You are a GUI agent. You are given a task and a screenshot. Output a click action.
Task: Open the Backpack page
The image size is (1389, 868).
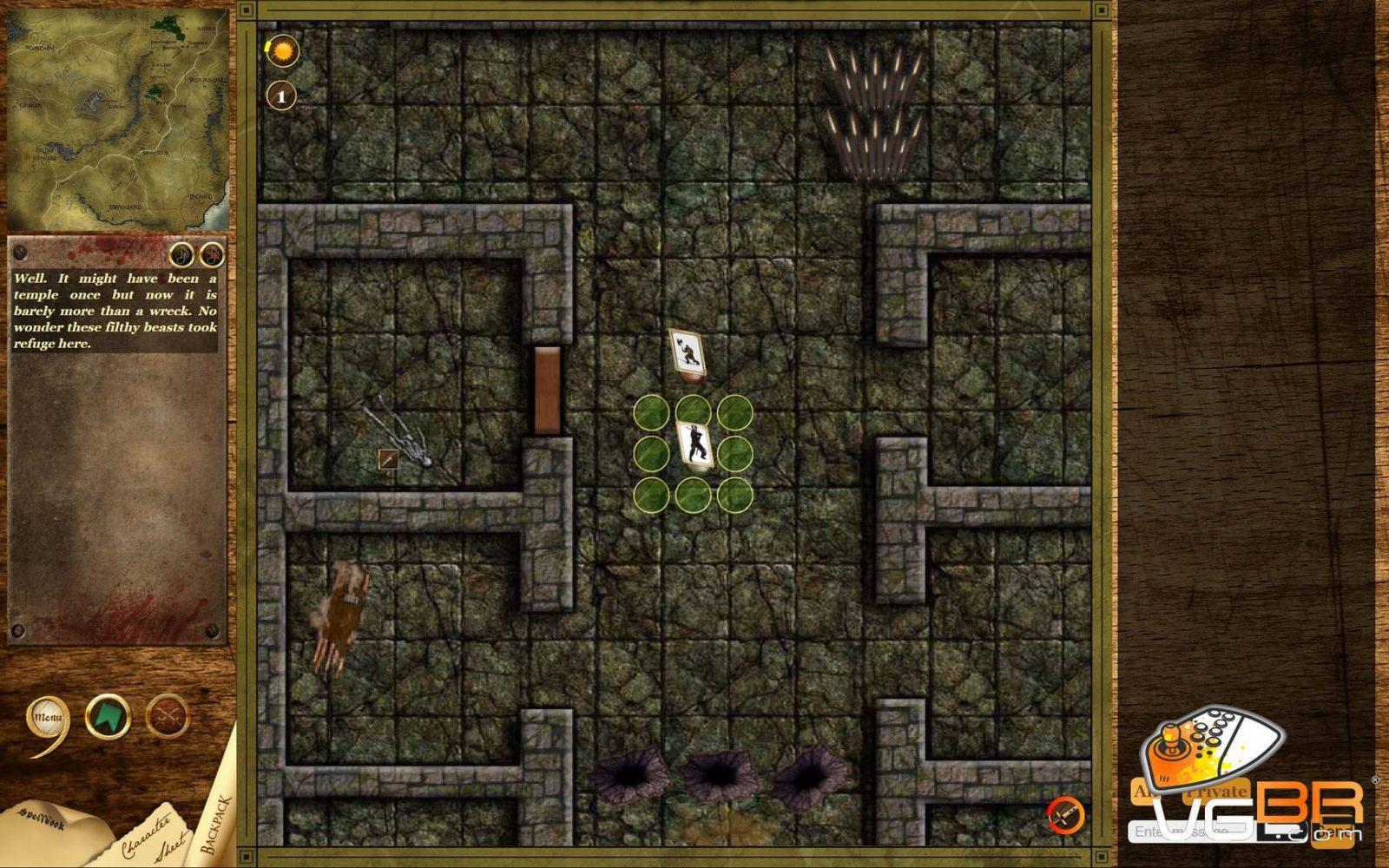217,820
